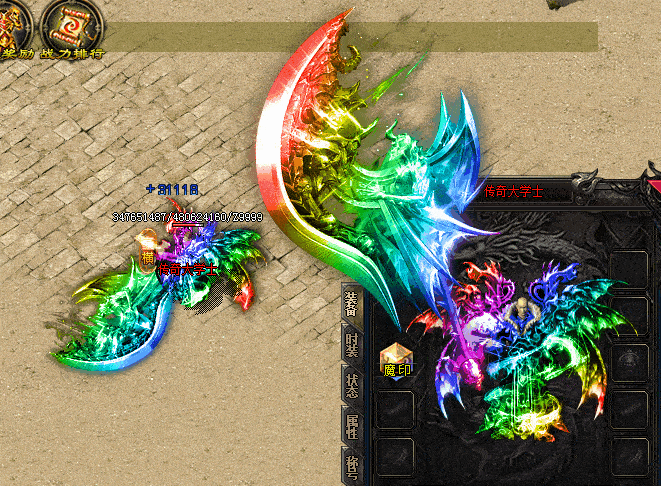The image size is (661, 486).
Task: Switch to the 时装 fashion tab
Action: coord(352,347)
